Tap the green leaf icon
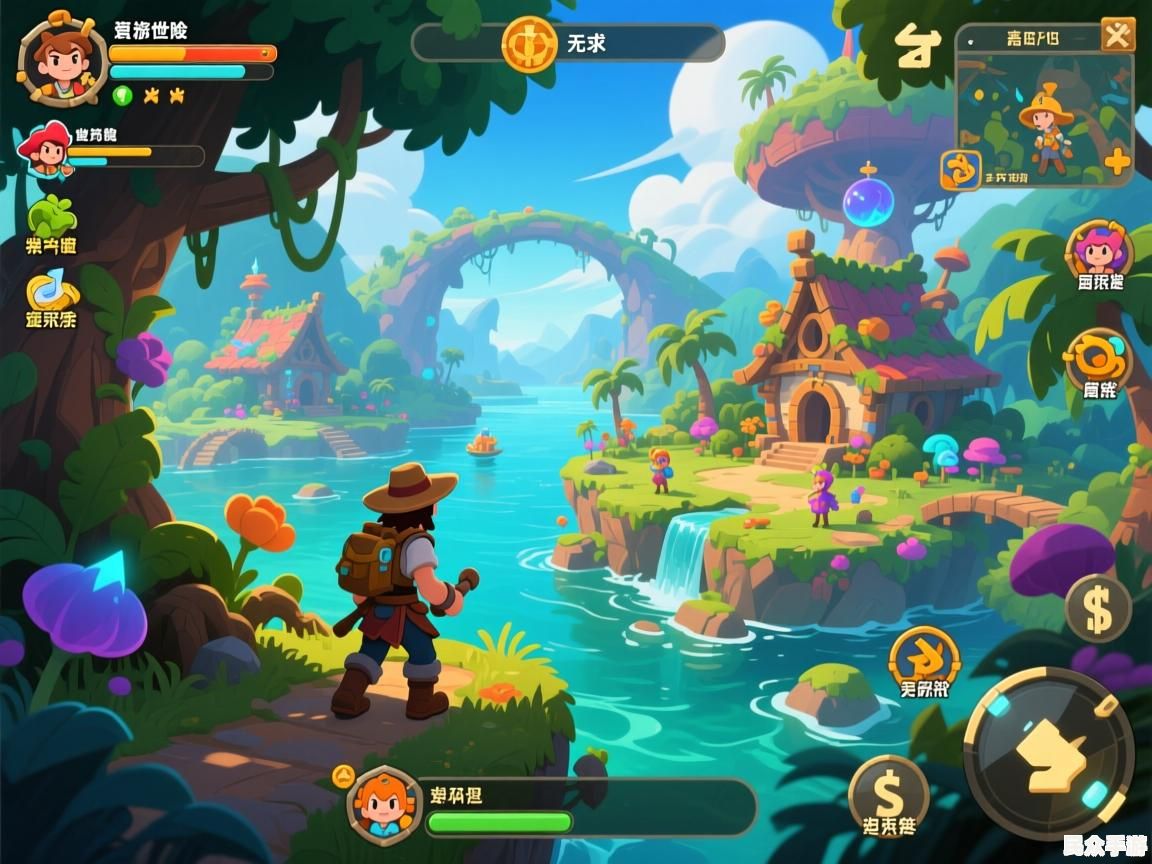1152x864 pixels. coord(52,217)
